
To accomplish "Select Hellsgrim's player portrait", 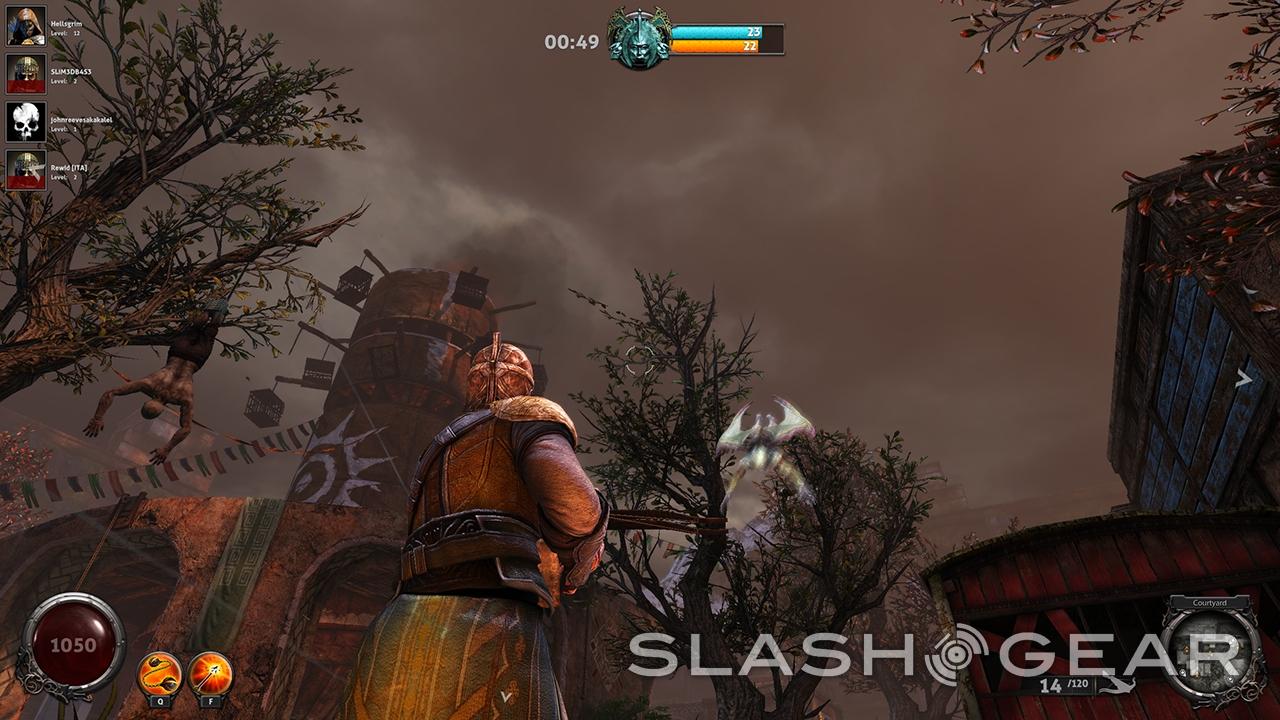I will (x=26, y=26).
